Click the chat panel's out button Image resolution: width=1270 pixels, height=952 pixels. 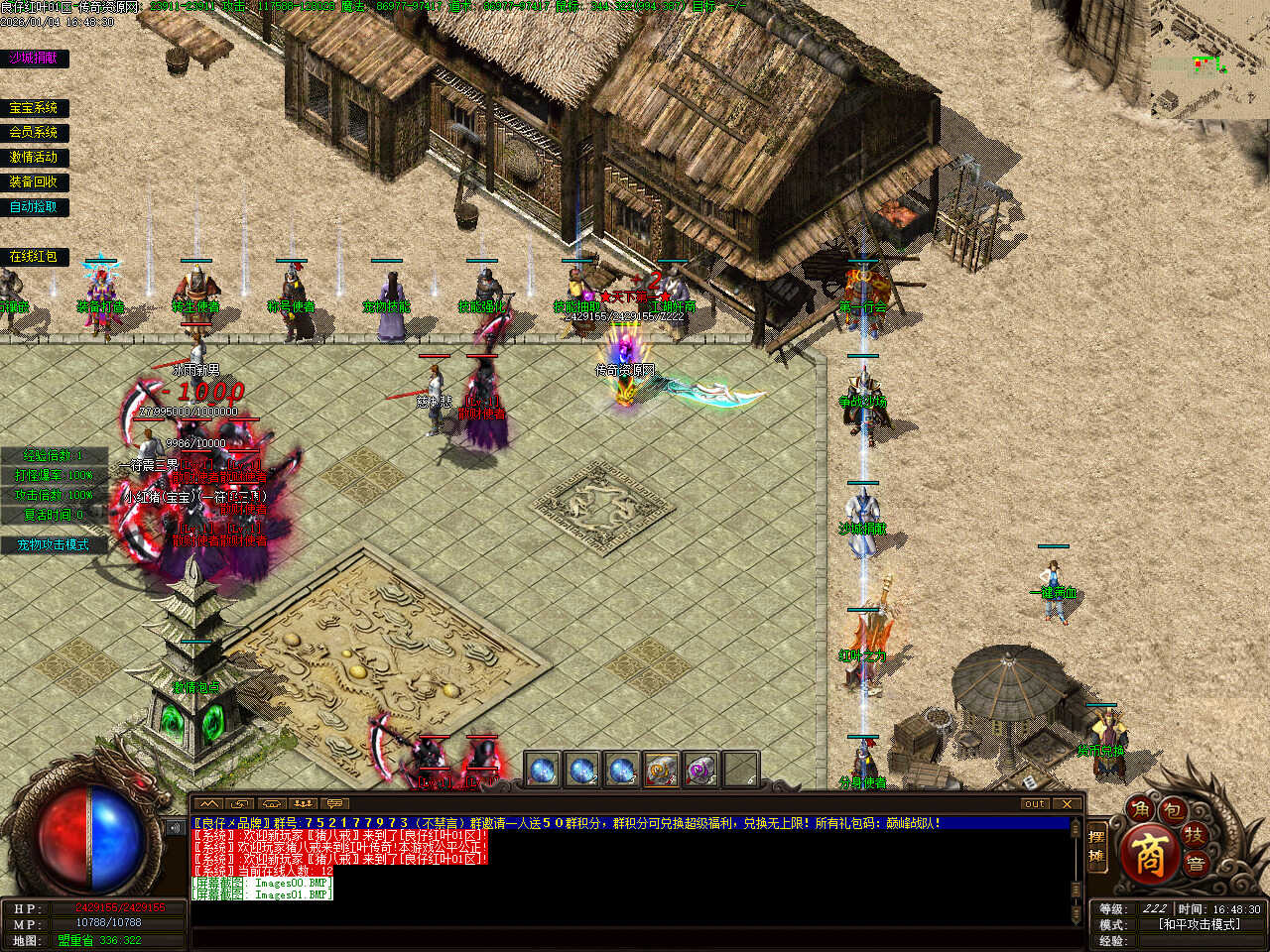[1035, 803]
